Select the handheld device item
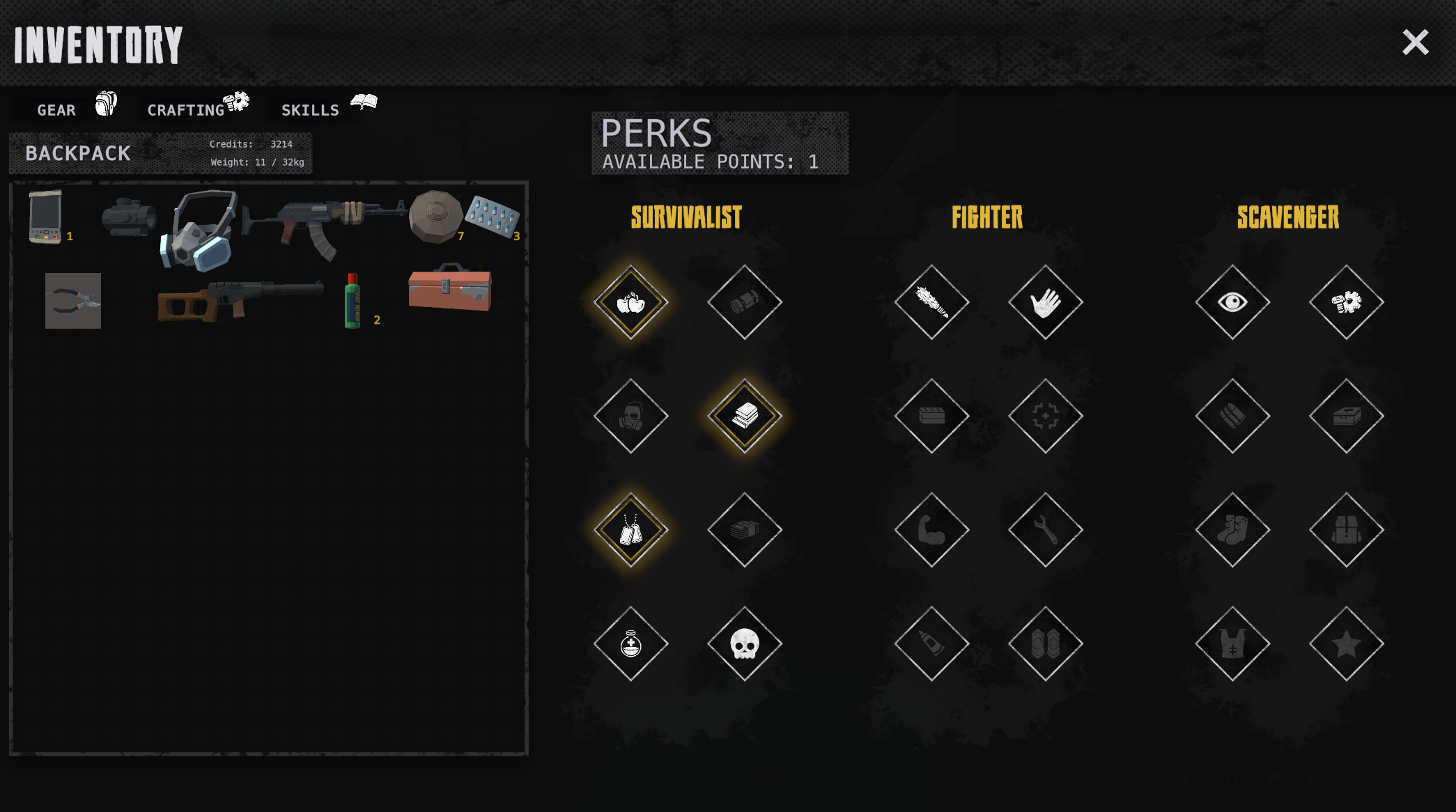The height and width of the screenshot is (812, 1456). (45, 217)
